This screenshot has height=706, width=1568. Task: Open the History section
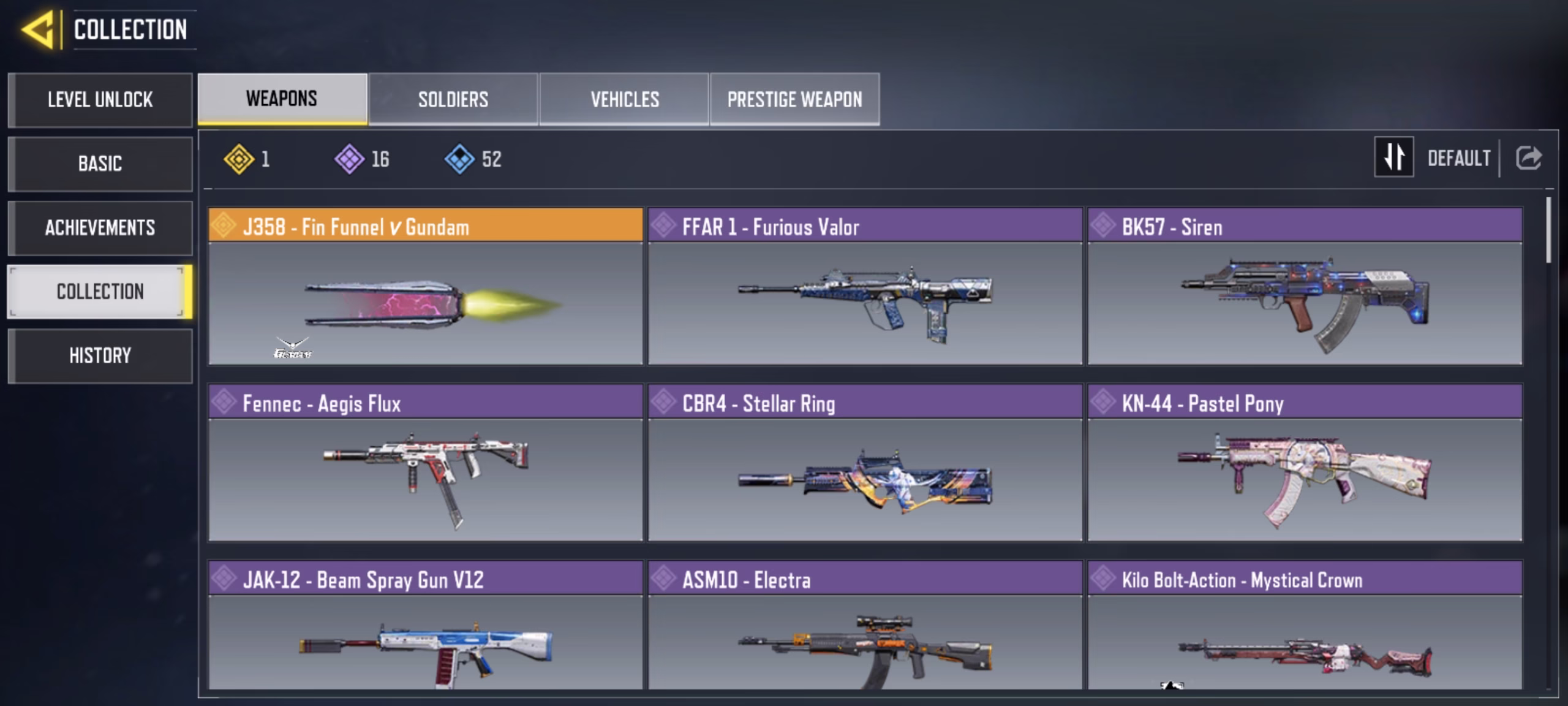pos(100,355)
